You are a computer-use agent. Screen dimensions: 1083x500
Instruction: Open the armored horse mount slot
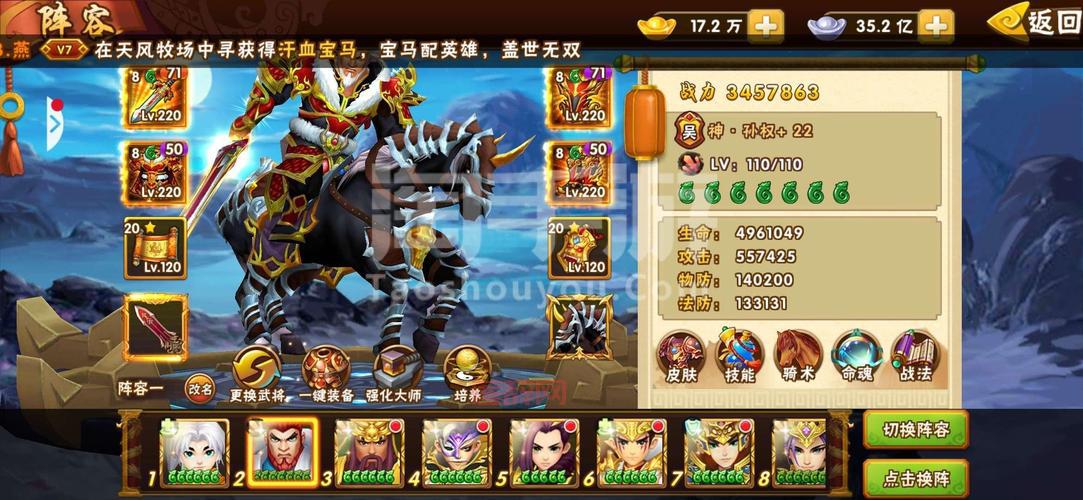coord(578,327)
